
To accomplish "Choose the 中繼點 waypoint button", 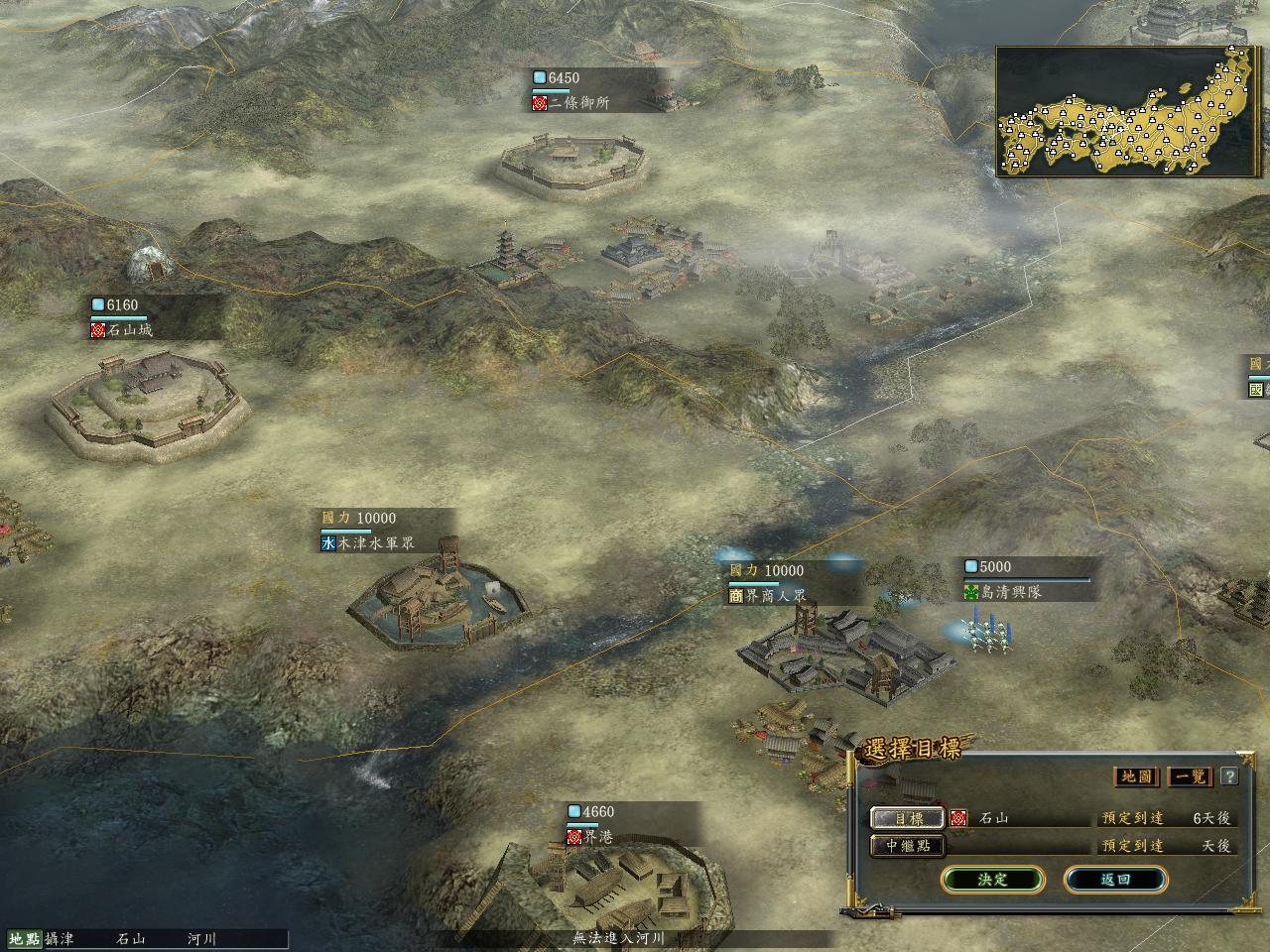I will (908, 846).
